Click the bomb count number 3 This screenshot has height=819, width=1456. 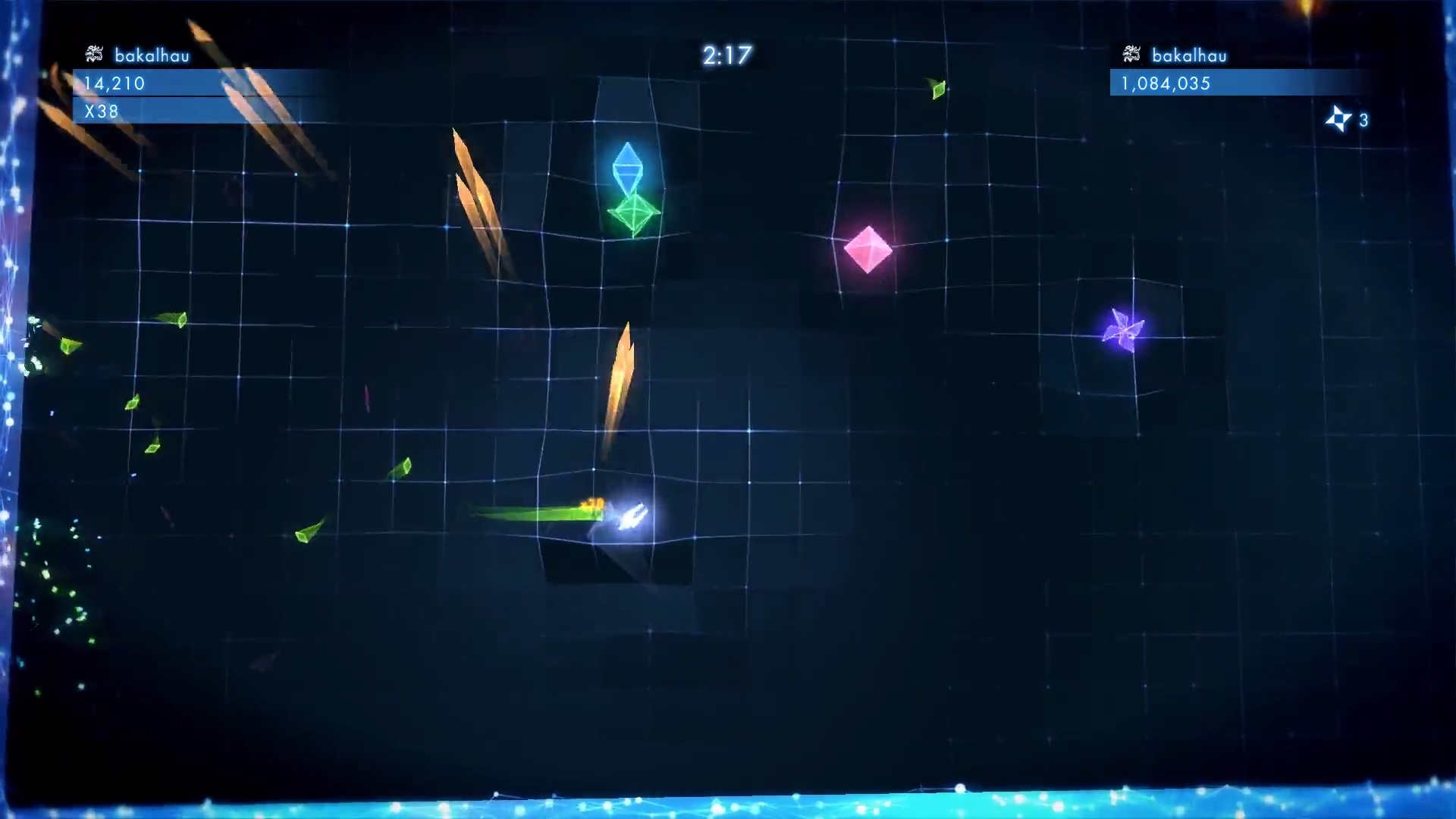[1363, 120]
